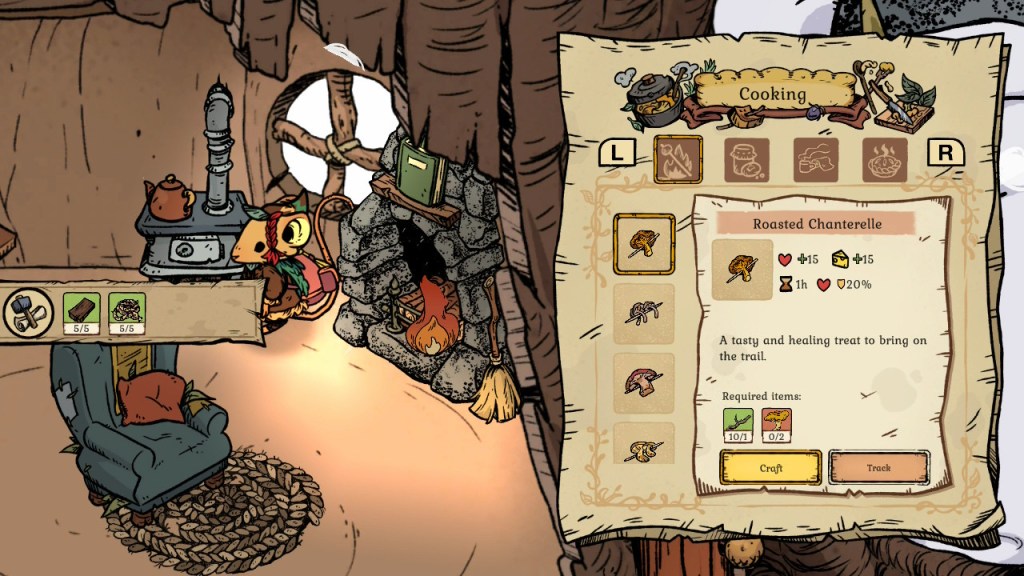
Task: Choose the grey skewered mushroom recipe
Action: tap(643, 313)
